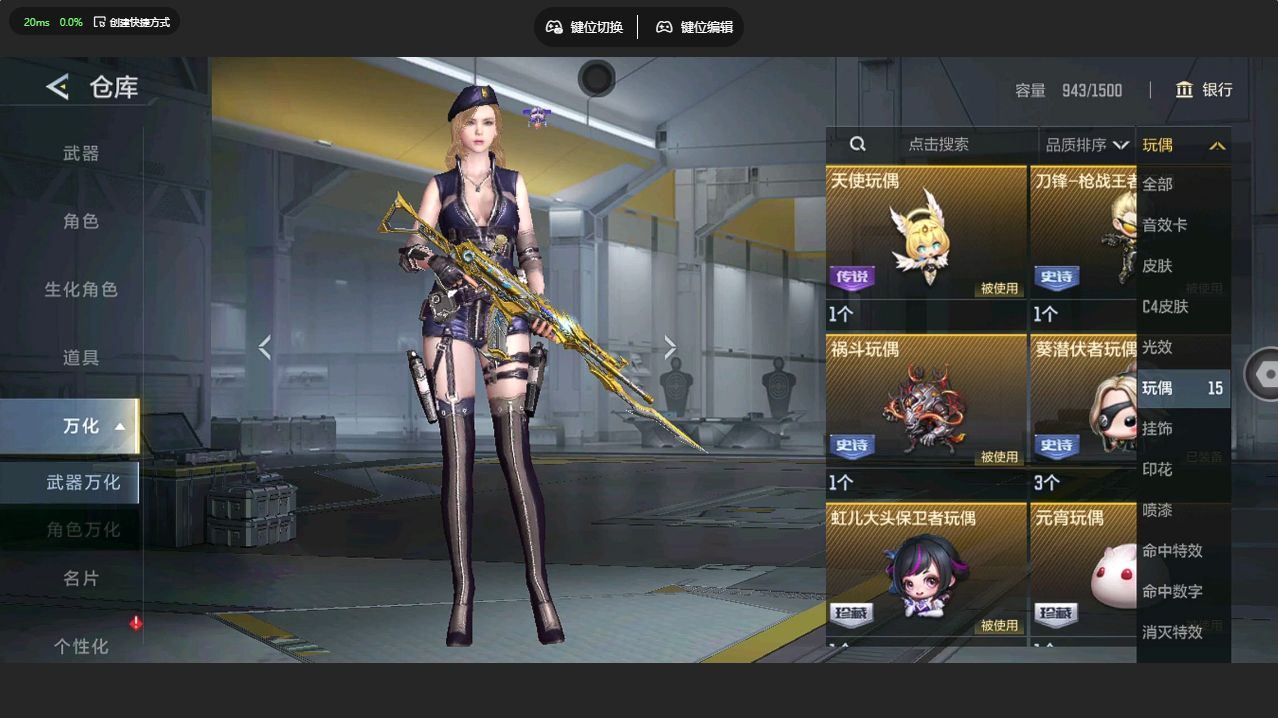Select the 天使玩偶 item card
Screen dimensions: 1278x718
click(925, 246)
